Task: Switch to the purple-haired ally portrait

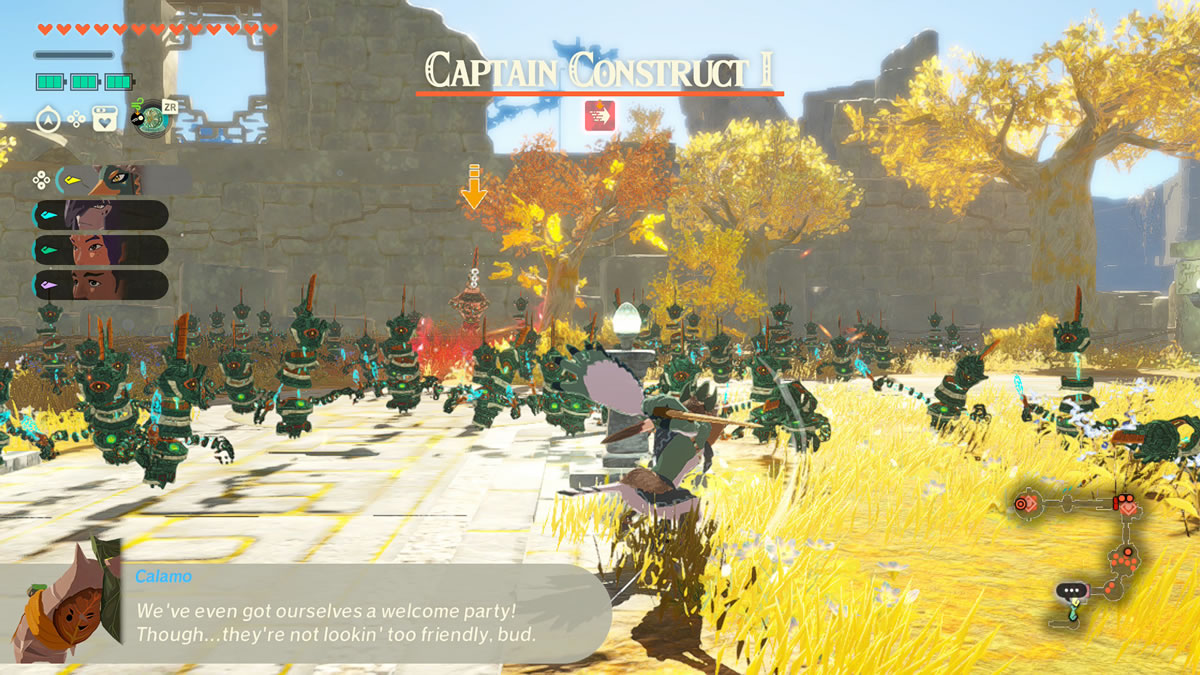Action: pos(100,215)
